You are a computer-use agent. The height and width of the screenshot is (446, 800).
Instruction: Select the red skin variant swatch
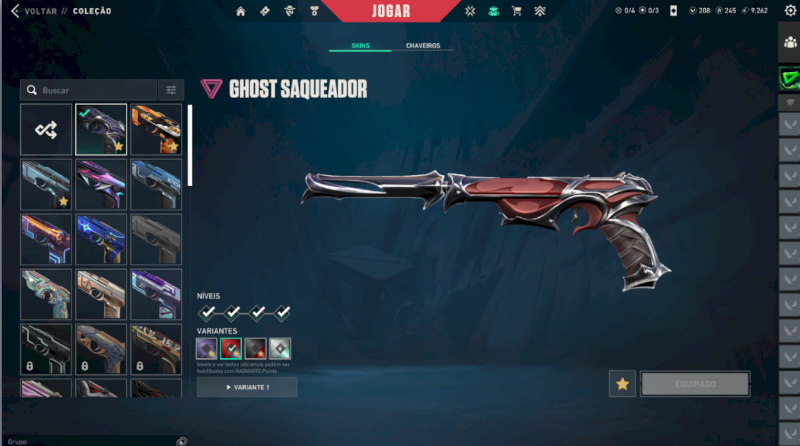[231, 349]
